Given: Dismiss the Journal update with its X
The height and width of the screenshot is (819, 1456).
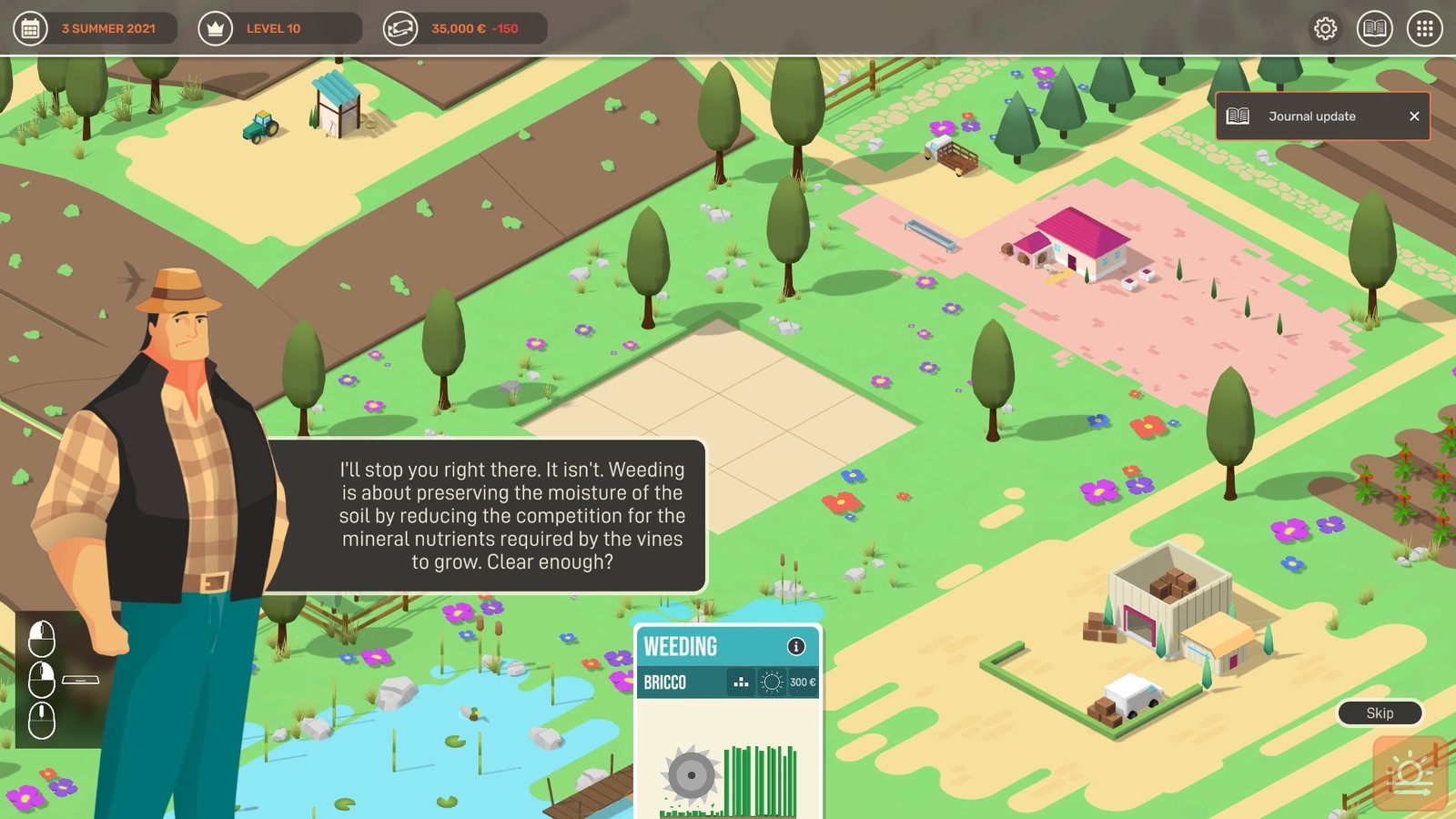Looking at the screenshot, I should [1414, 116].
